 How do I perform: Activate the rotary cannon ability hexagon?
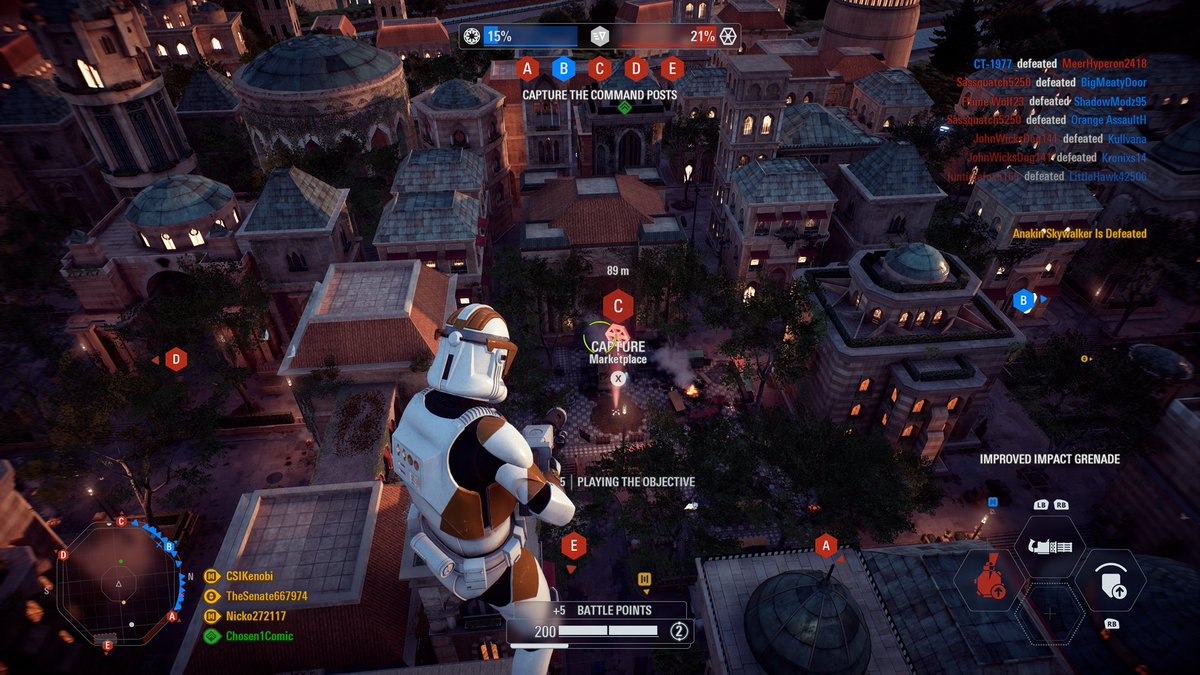(1050, 547)
